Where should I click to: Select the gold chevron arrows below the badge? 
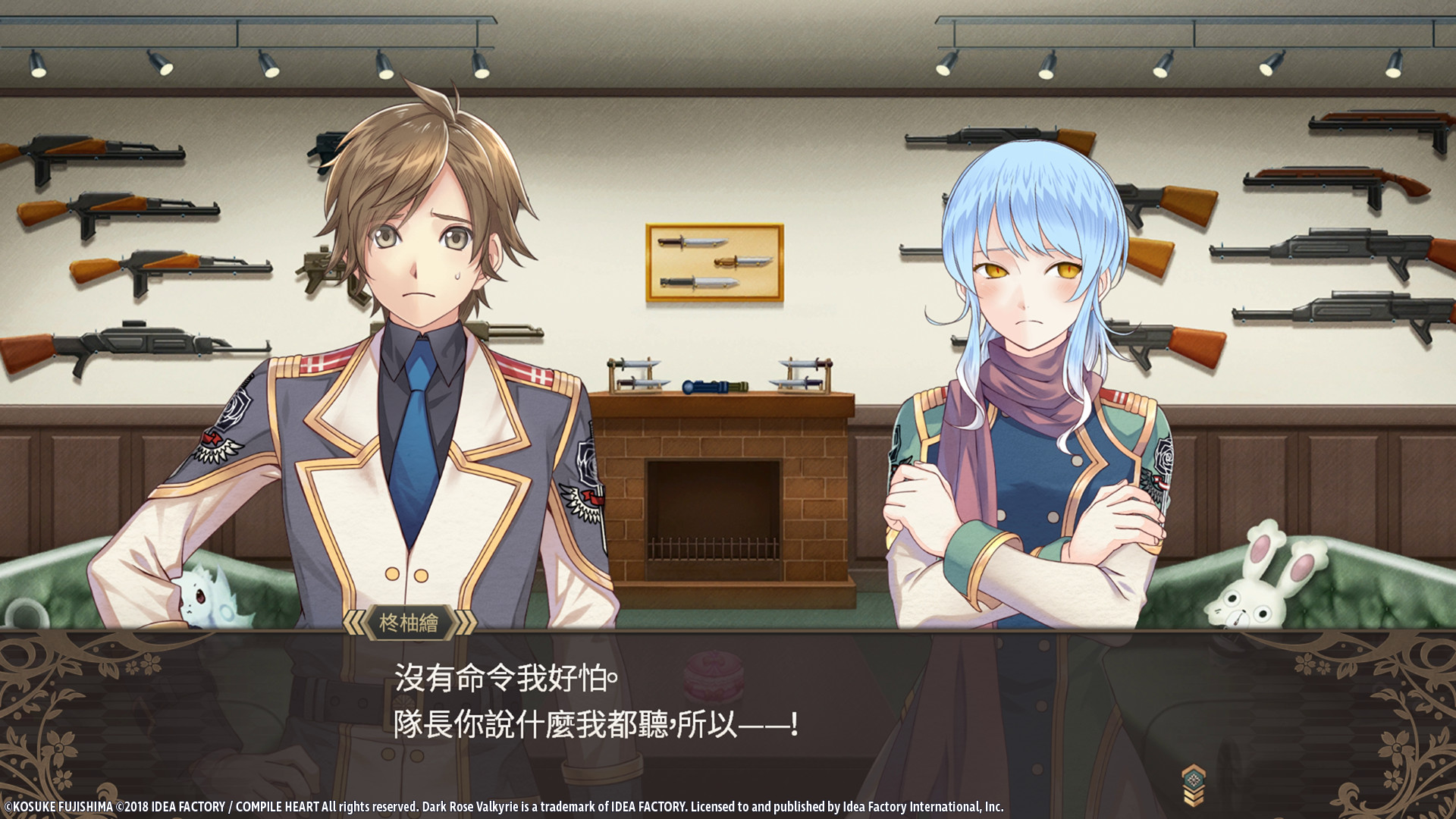1194,797
